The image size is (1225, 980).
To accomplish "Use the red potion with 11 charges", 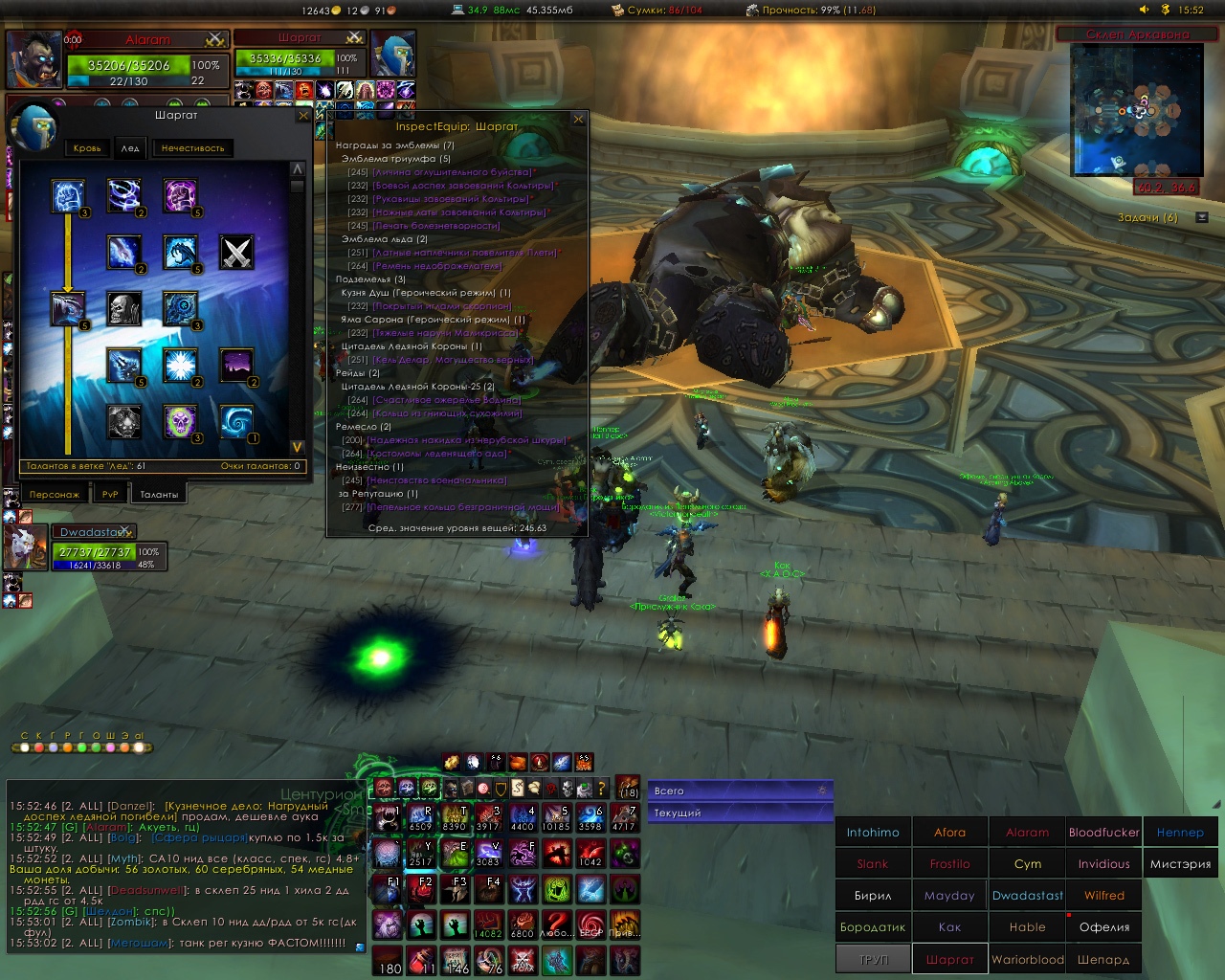I will click(x=422, y=960).
